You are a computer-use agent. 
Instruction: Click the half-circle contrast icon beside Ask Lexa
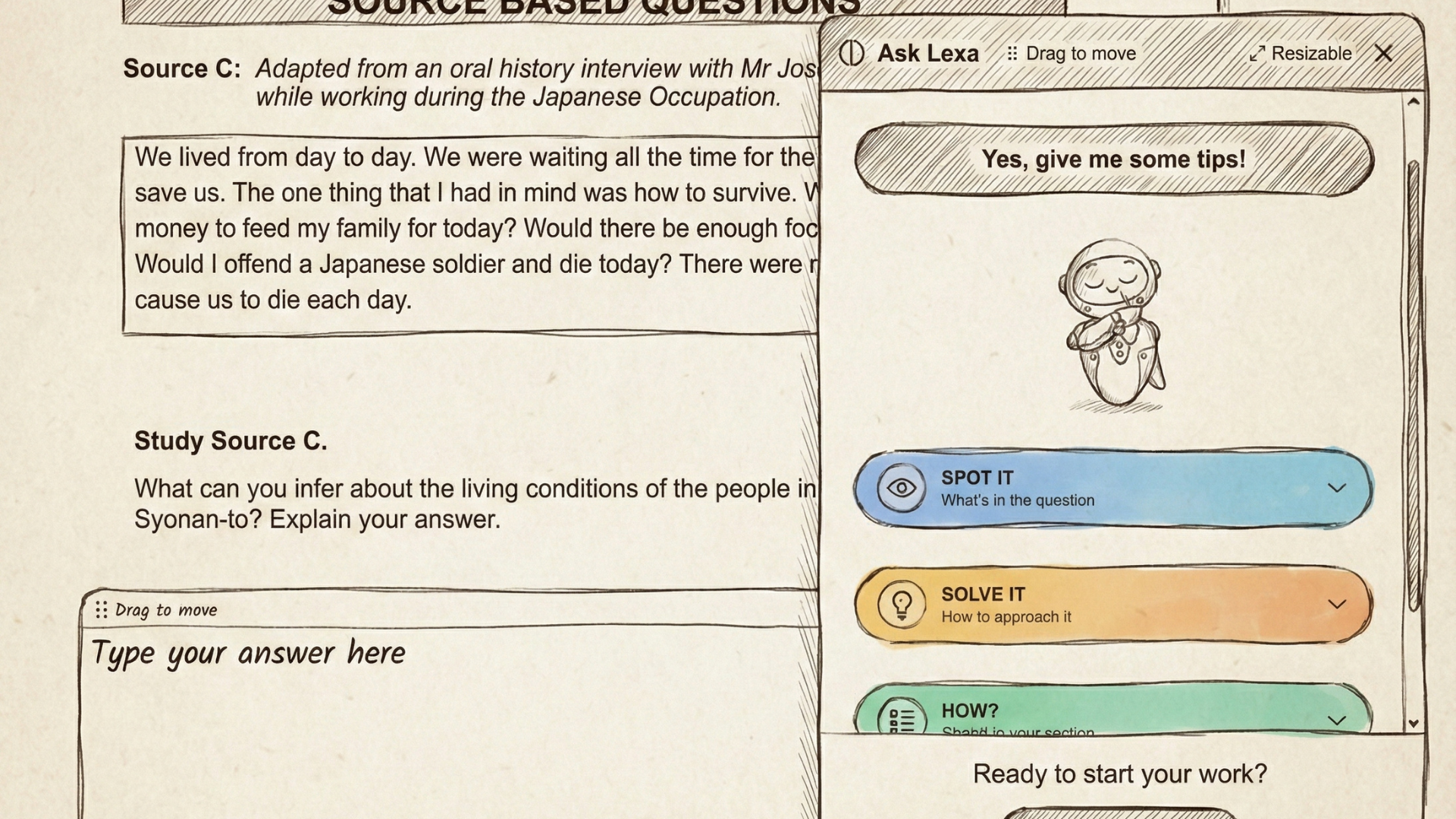(x=852, y=52)
